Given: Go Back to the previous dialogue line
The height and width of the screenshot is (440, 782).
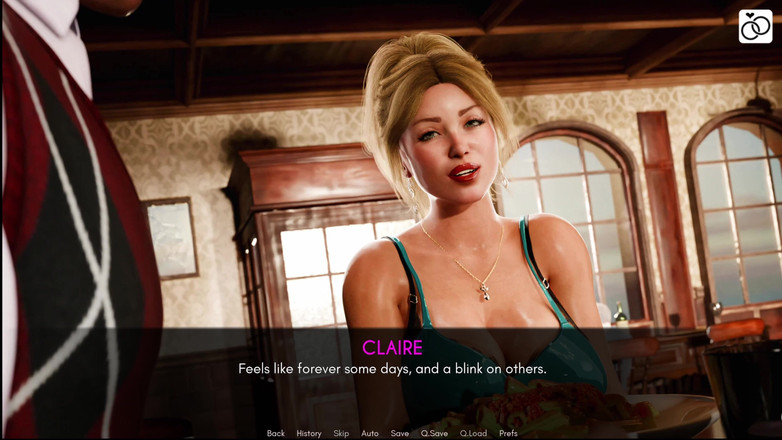Looking at the screenshot, I should coord(275,433).
